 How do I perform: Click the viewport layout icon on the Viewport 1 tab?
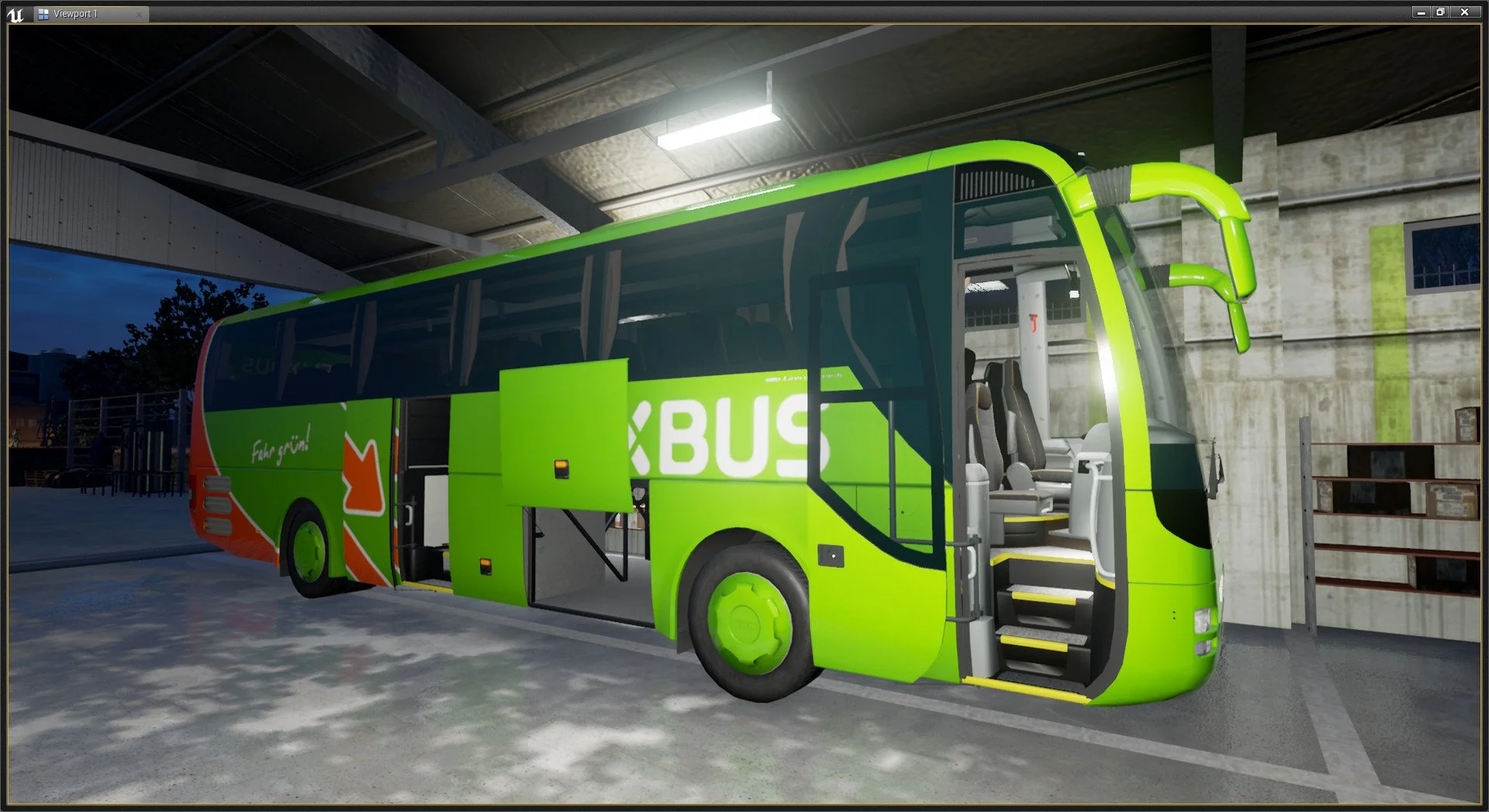click(43, 14)
